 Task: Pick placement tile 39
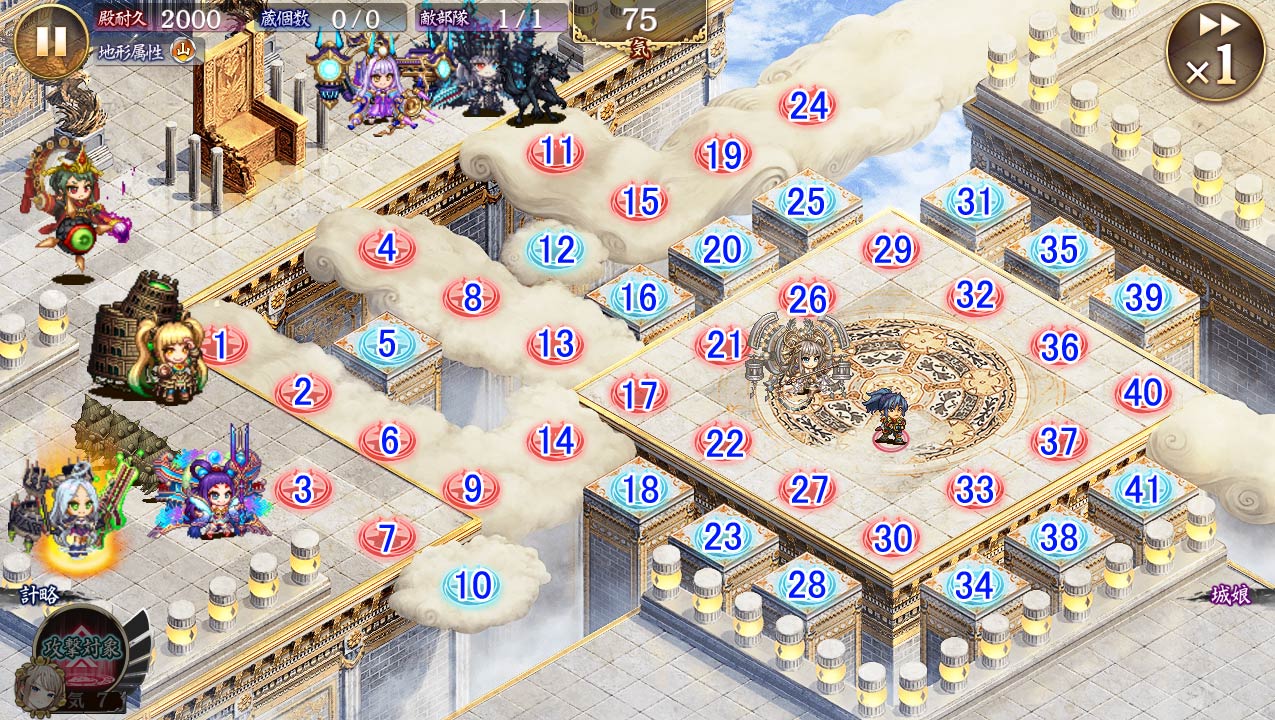(x=1143, y=297)
